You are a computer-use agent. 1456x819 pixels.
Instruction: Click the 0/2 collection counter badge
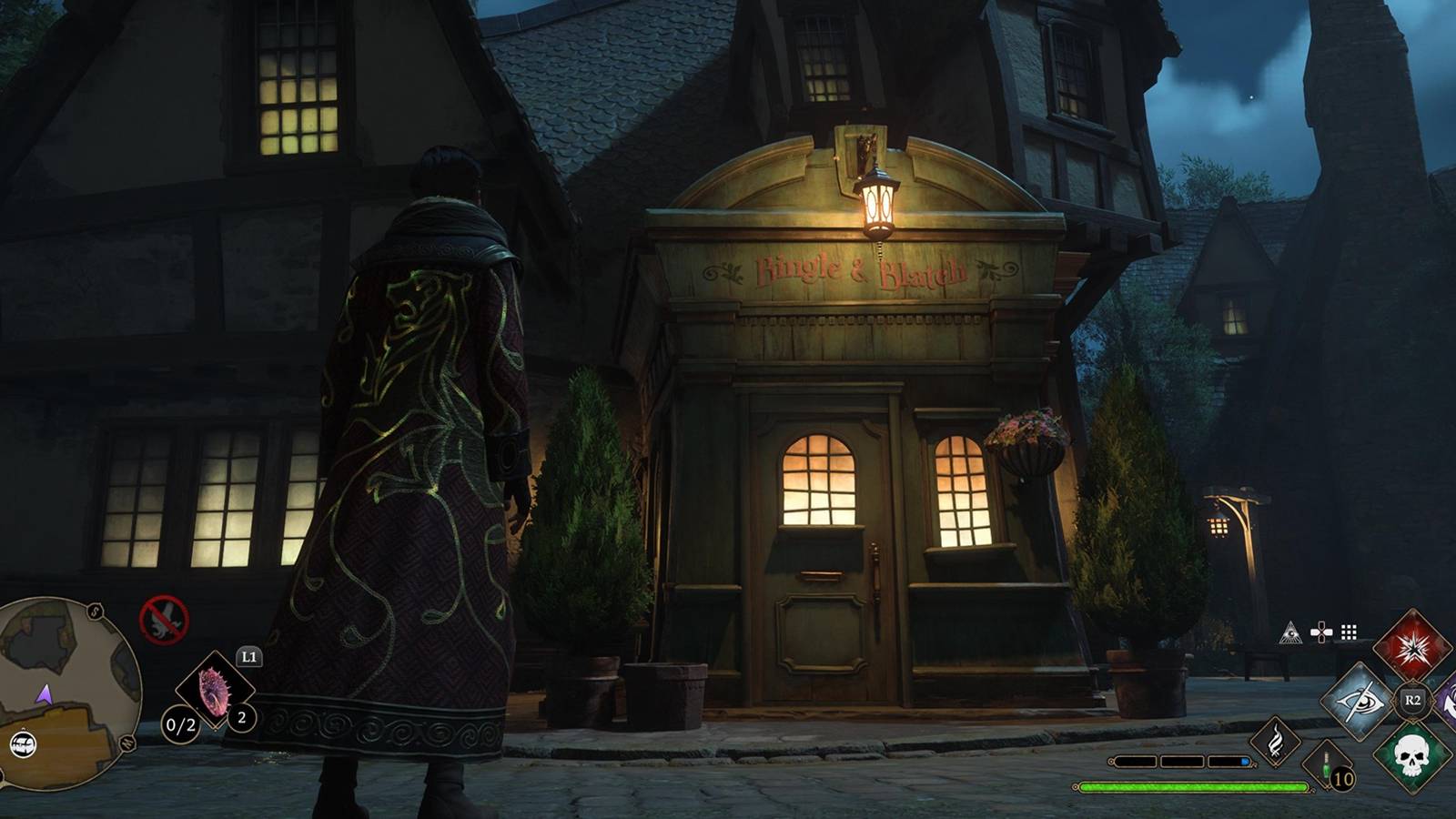pos(181,724)
